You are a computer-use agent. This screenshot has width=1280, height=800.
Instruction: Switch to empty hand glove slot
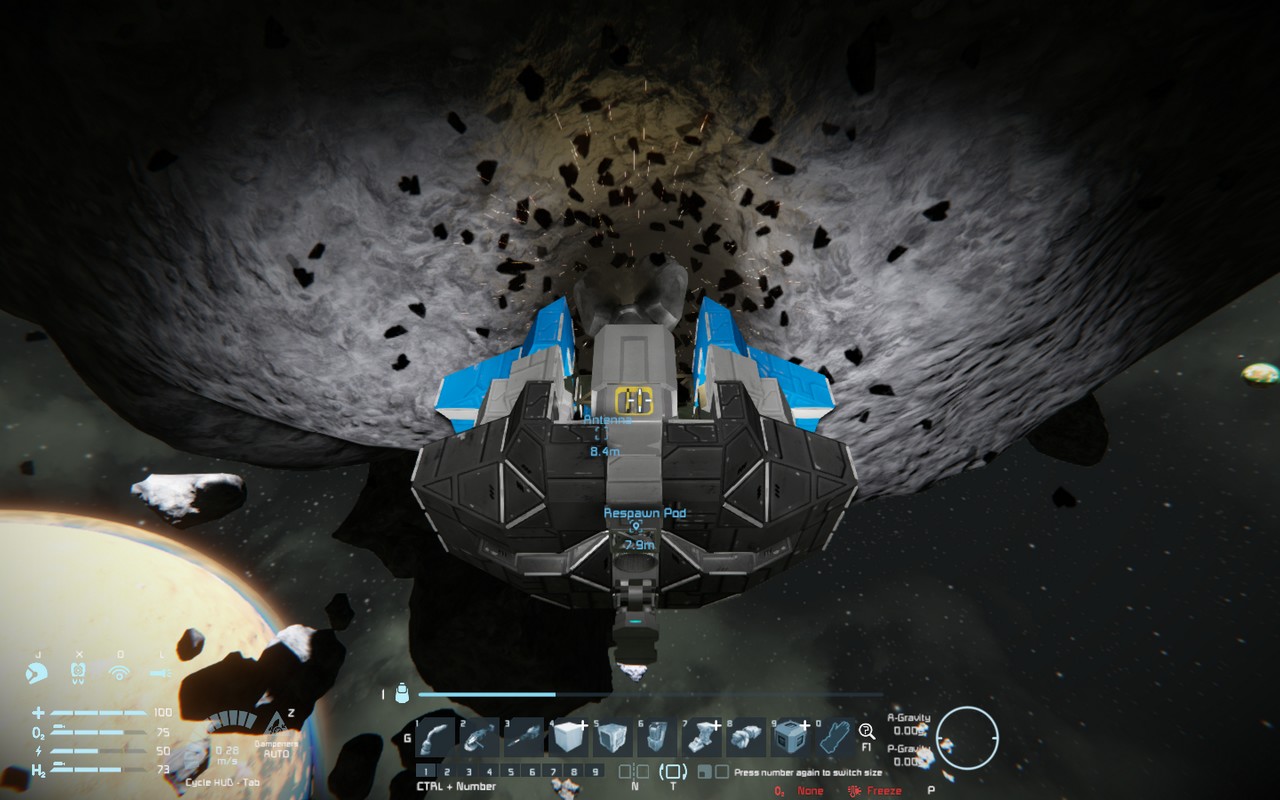coord(834,738)
